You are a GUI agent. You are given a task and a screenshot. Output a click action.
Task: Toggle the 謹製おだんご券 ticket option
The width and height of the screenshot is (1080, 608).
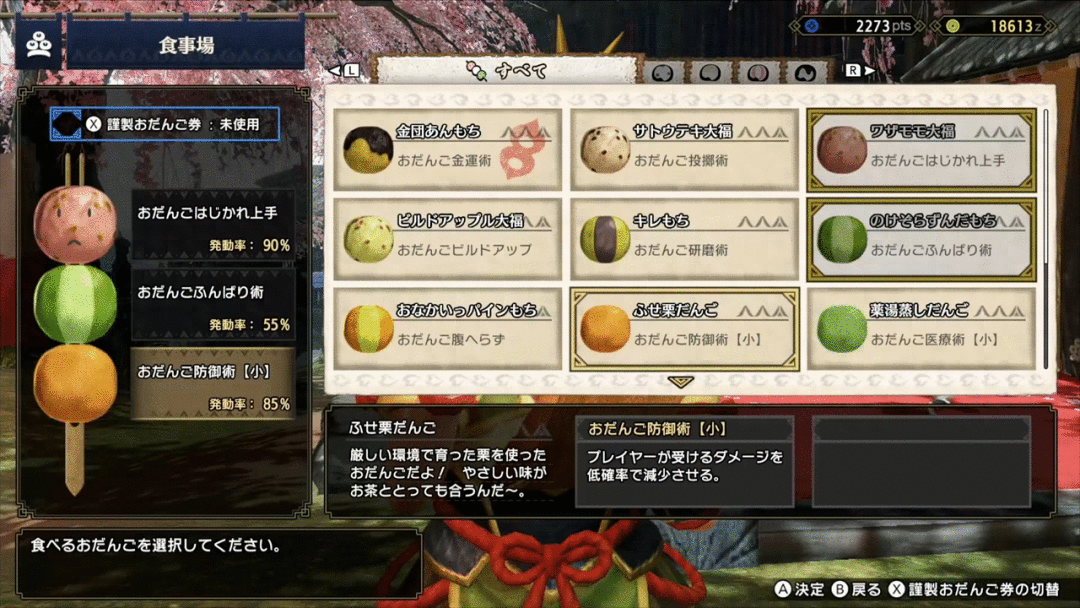click(165, 125)
